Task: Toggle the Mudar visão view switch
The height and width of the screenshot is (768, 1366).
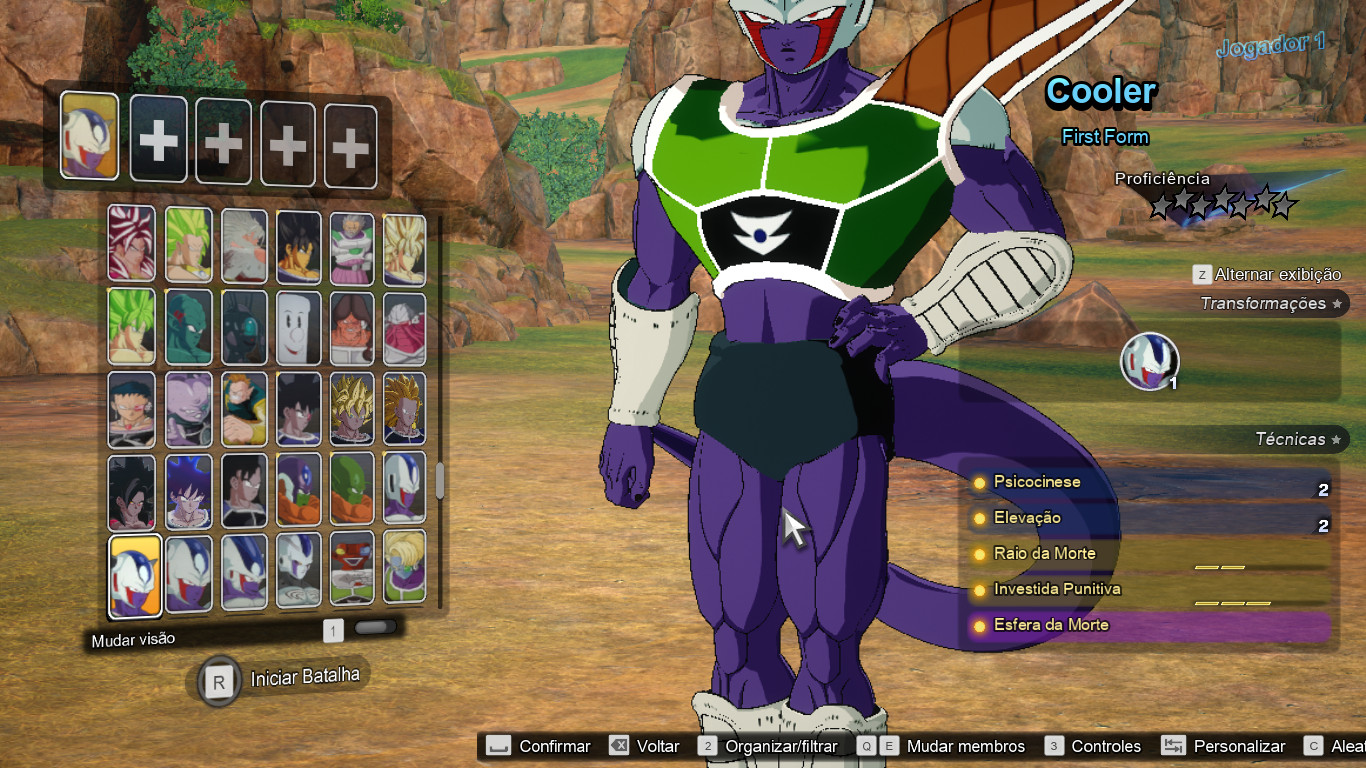Action: 375,628
